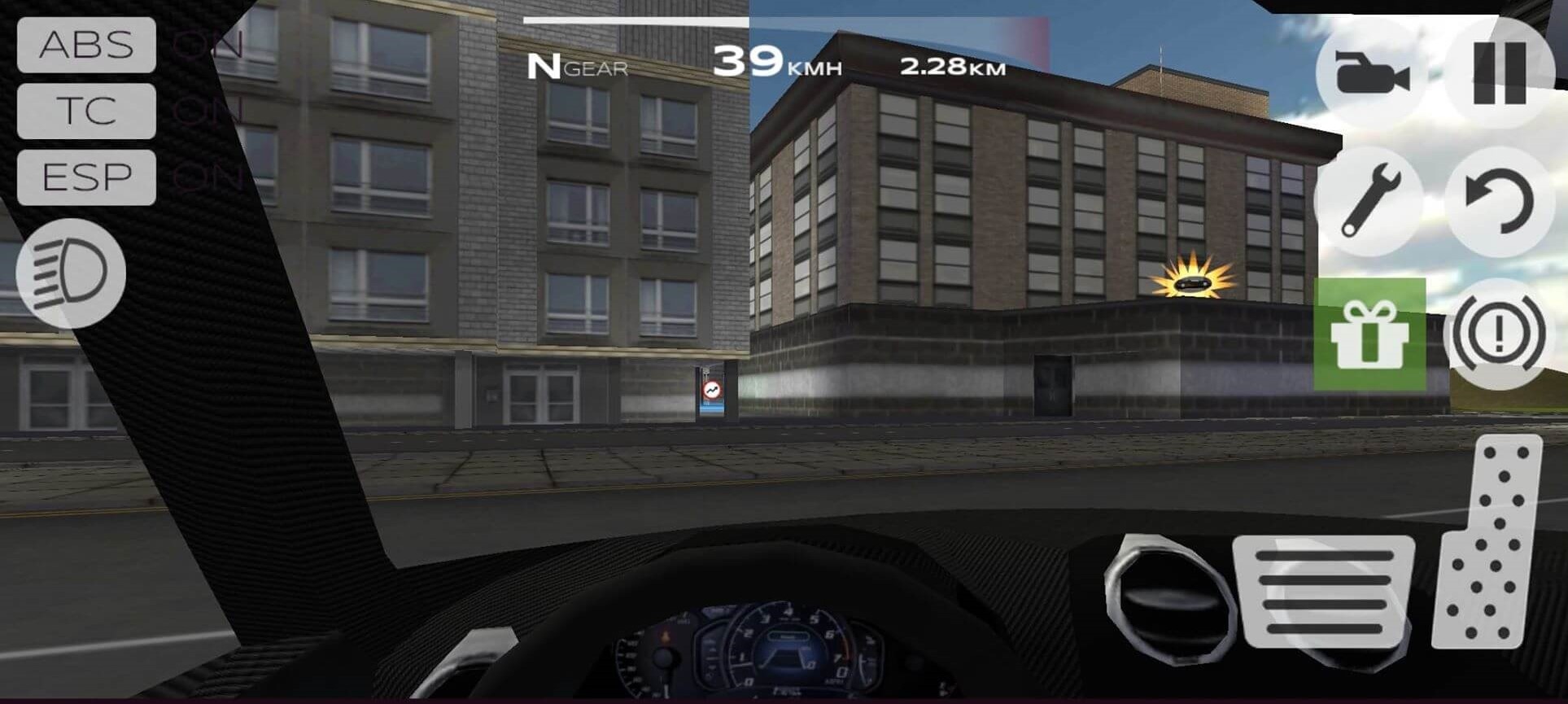Pause the game
Image resolution: width=1568 pixels, height=704 pixels.
click(1499, 73)
